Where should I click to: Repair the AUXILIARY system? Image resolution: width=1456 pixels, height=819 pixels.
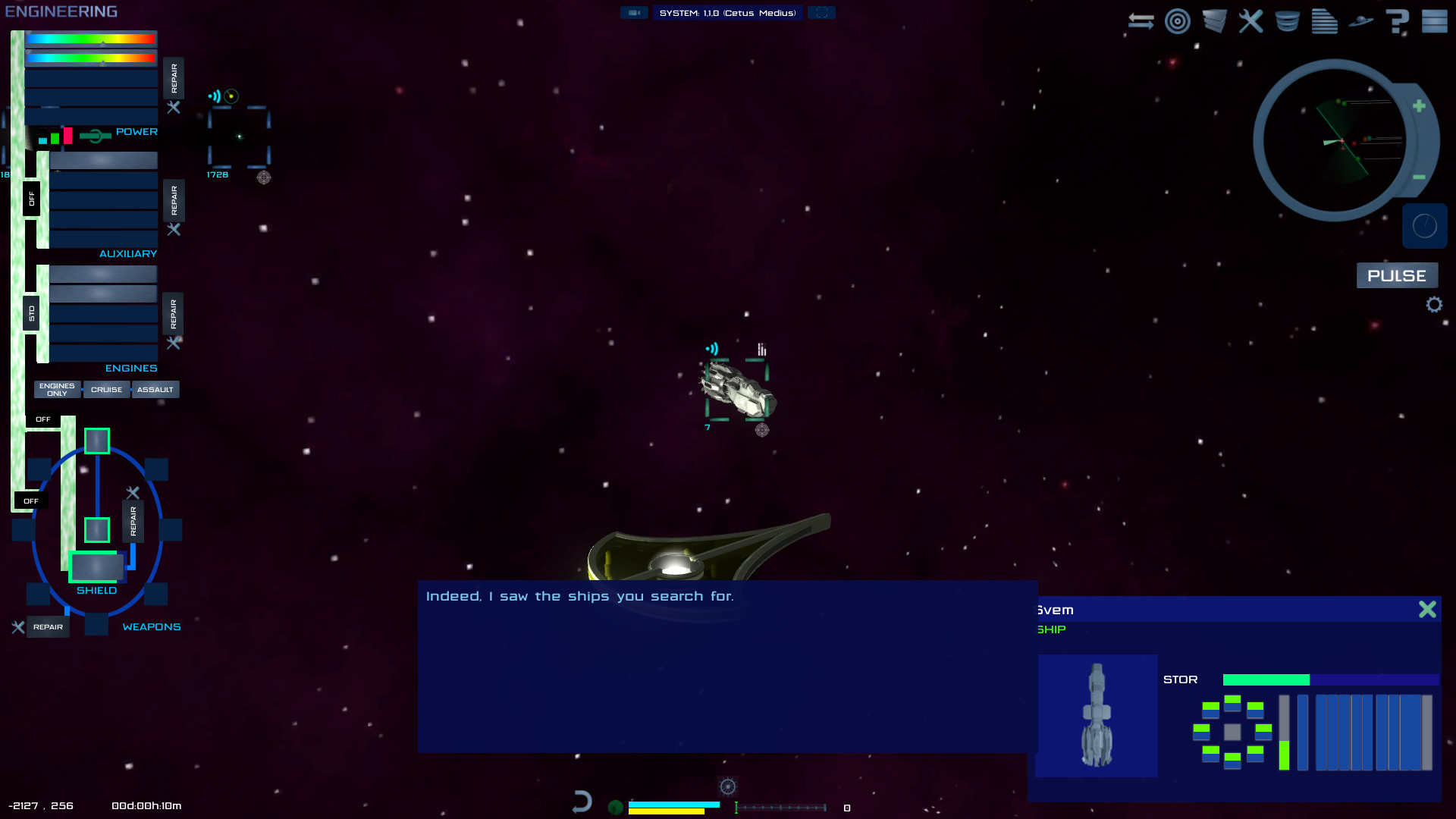[x=174, y=200]
